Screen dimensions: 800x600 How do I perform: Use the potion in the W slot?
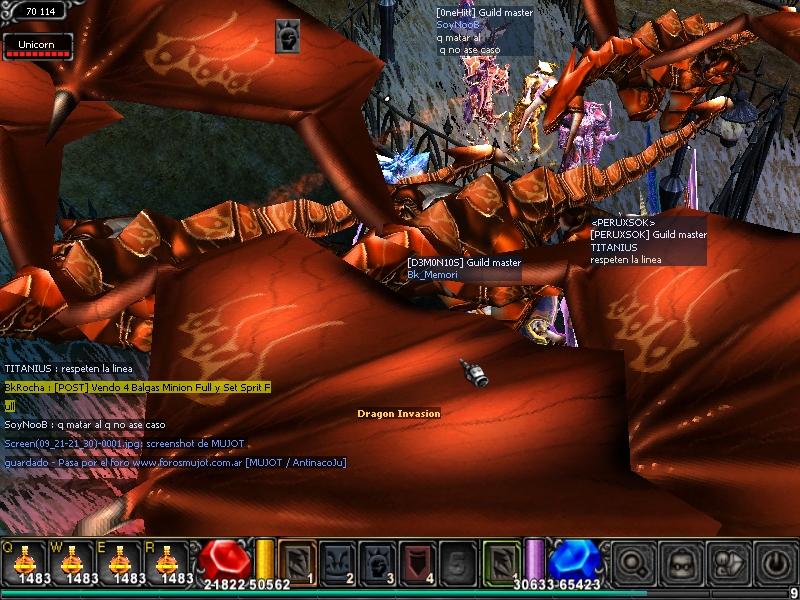click(72, 560)
